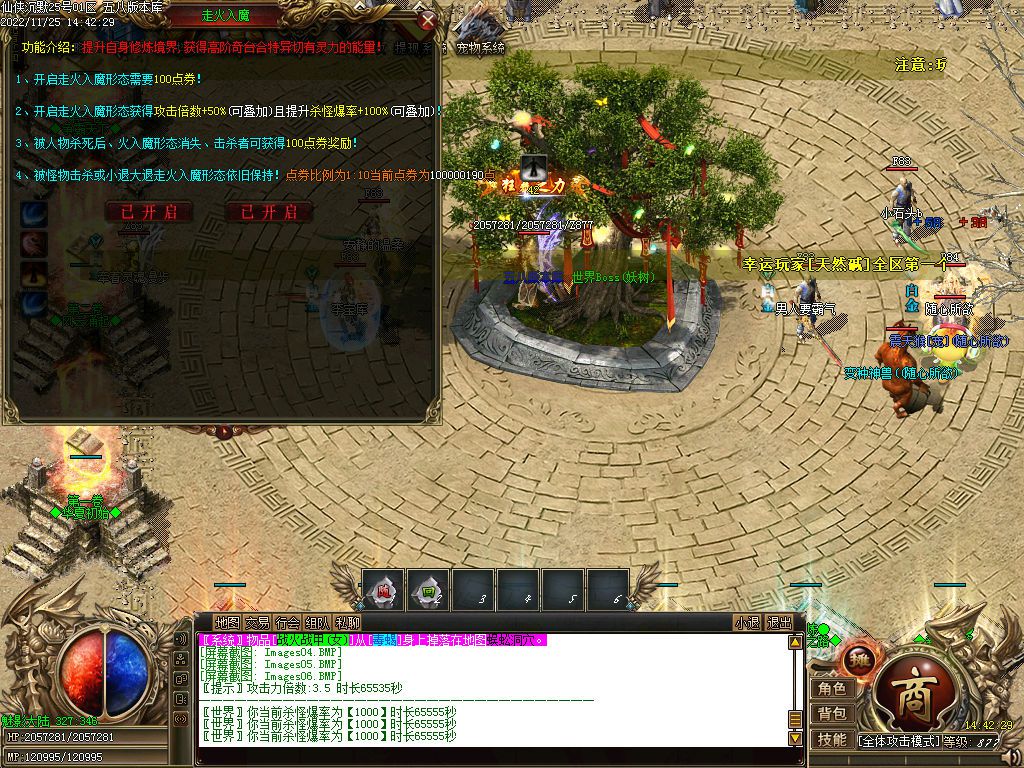Open the 背包 inventory bag
The width and height of the screenshot is (1024, 768).
[832, 713]
